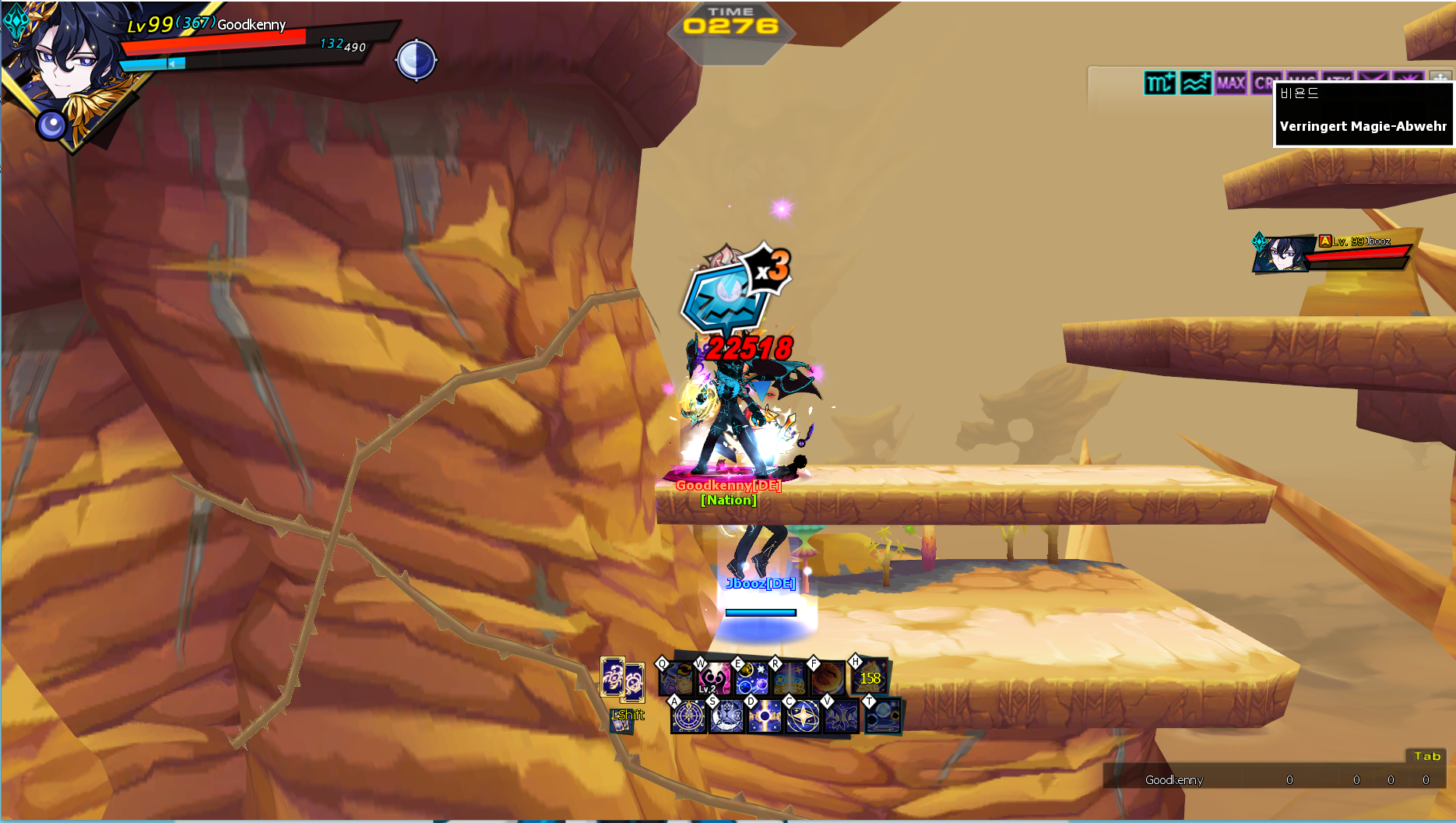The width and height of the screenshot is (1456, 823).
Task: Activate the four-pointed star orbit skill
Action: 803,716
